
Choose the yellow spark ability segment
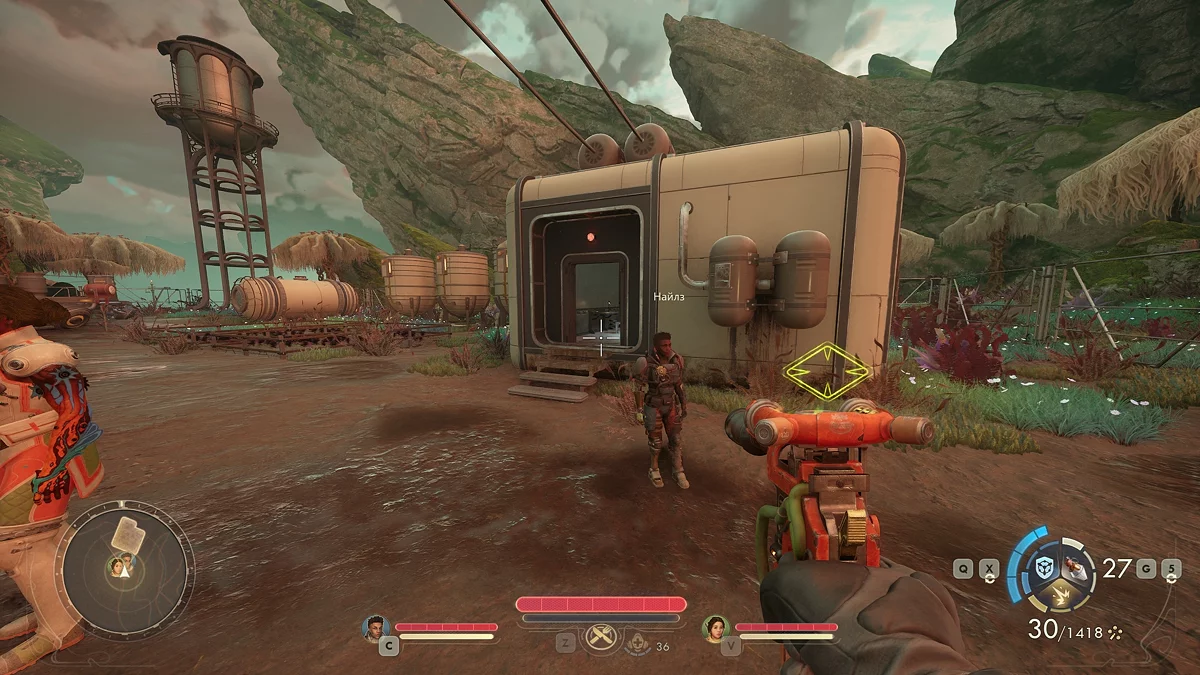point(1058,596)
